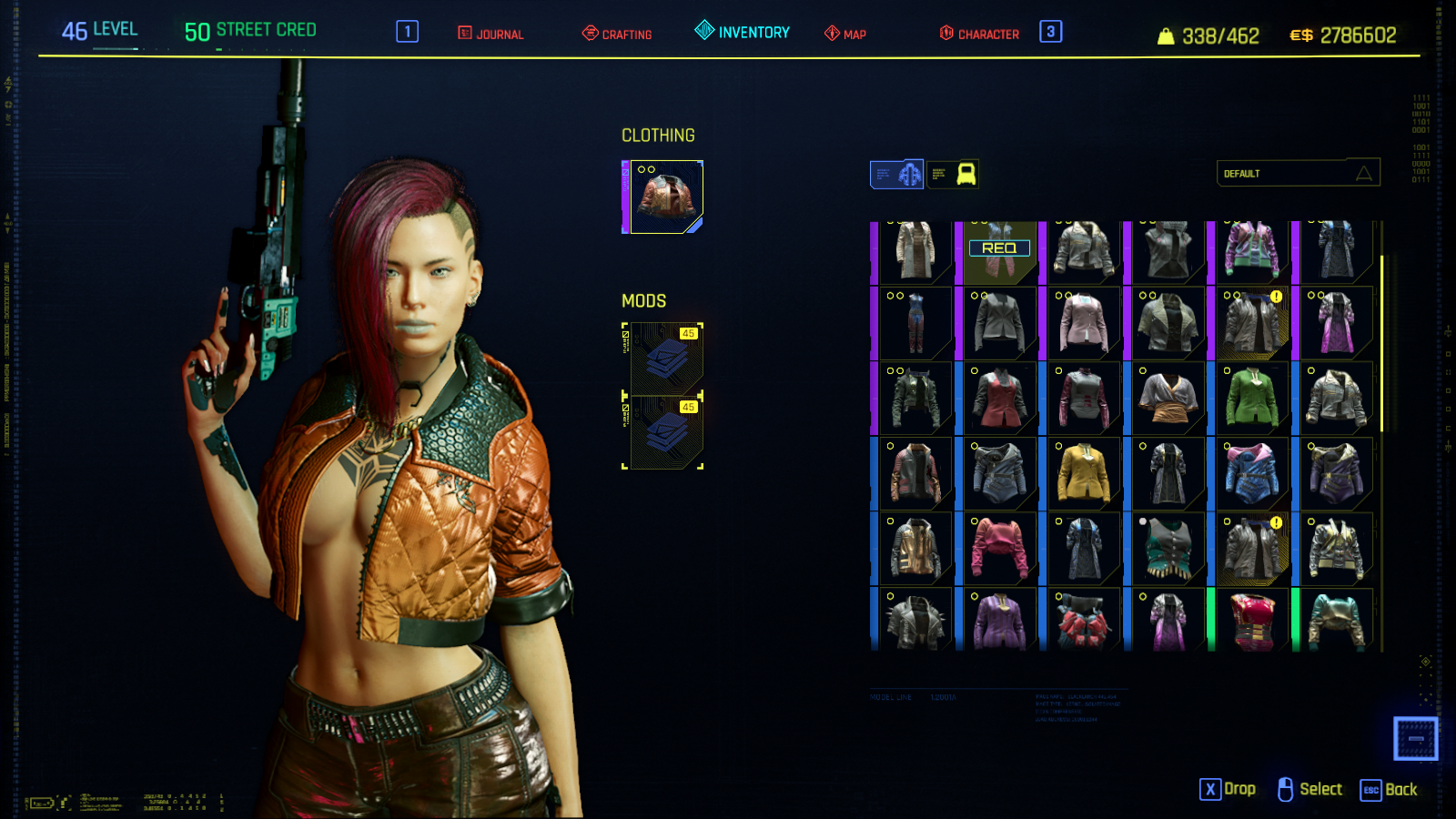Open the Map tab
The image size is (1456, 819).
[845, 34]
